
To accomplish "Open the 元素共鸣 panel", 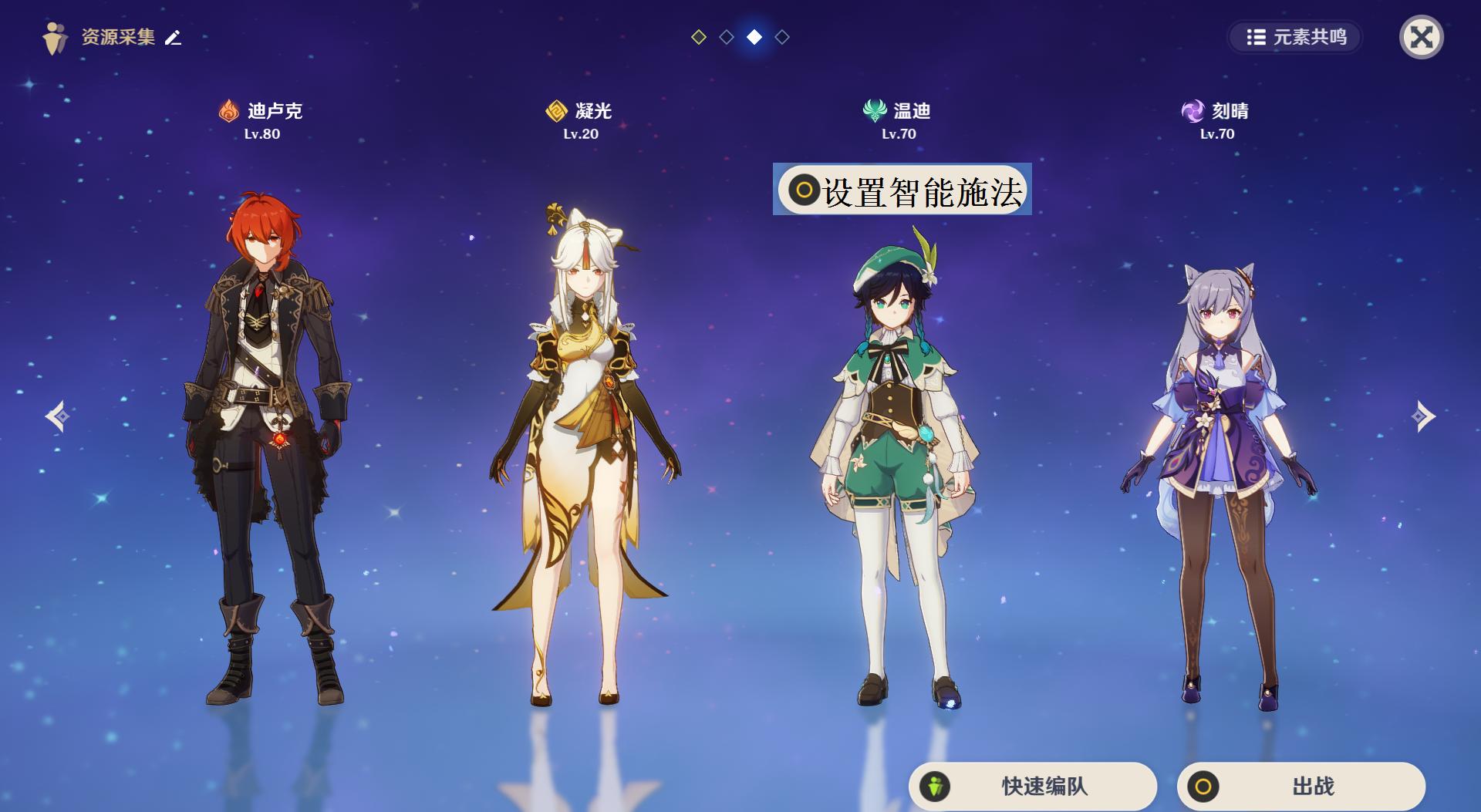I will point(1296,35).
